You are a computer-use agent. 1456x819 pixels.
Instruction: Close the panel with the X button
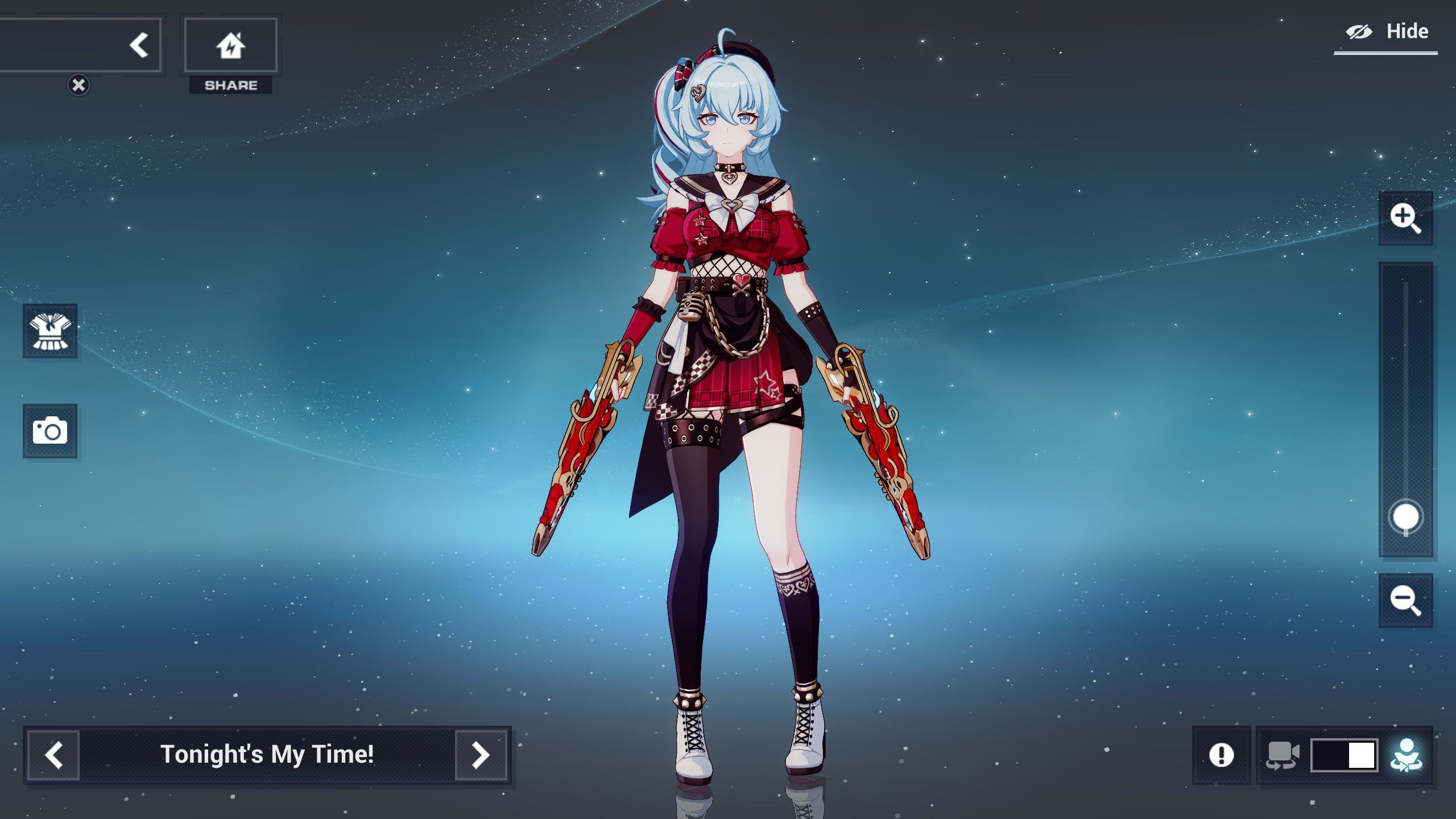pyautogui.click(x=78, y=84)
